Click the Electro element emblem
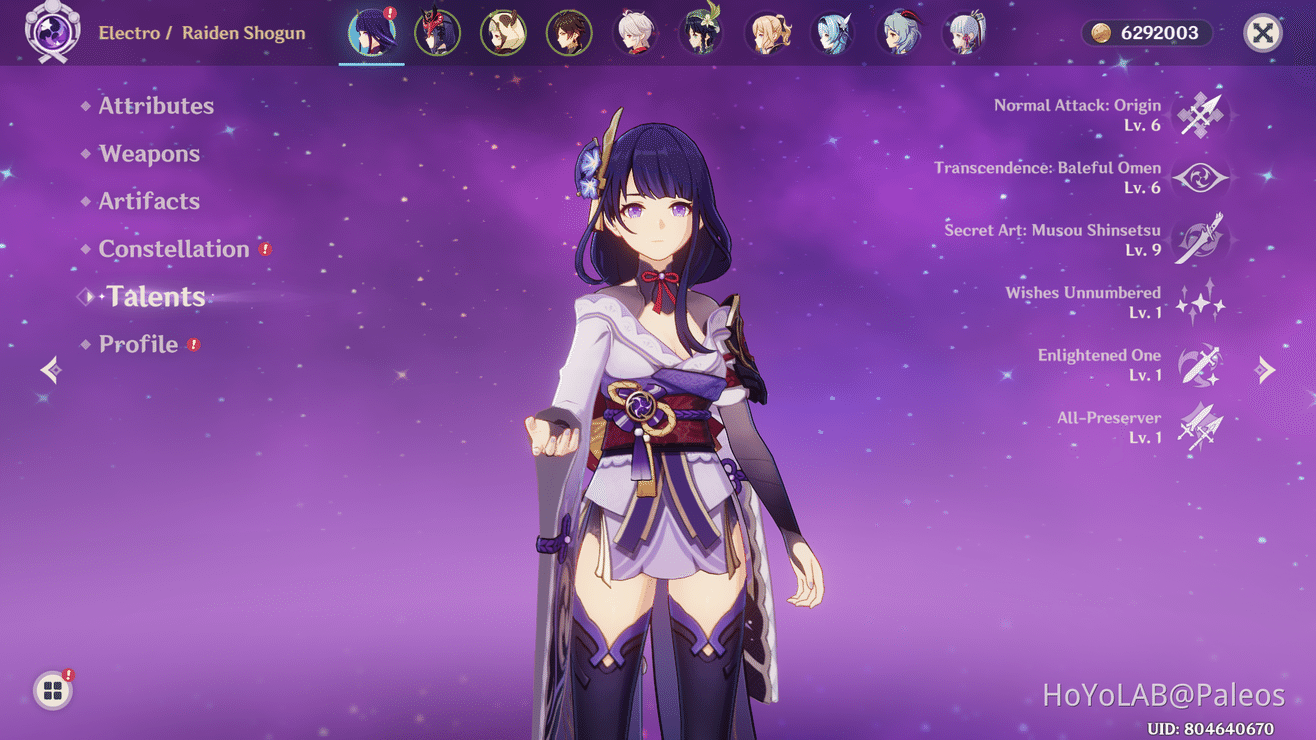 (x=52, y=33)
